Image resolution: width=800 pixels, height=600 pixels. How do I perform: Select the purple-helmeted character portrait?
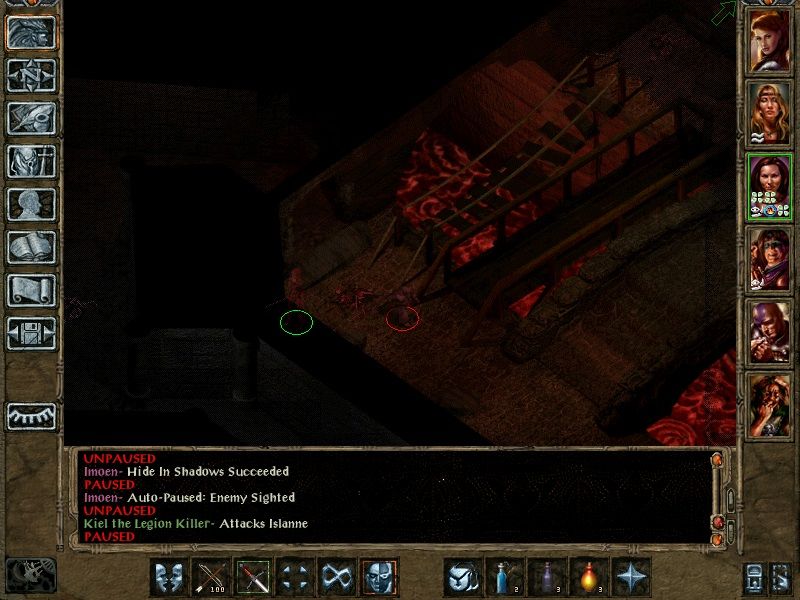(x=769, y=330)
